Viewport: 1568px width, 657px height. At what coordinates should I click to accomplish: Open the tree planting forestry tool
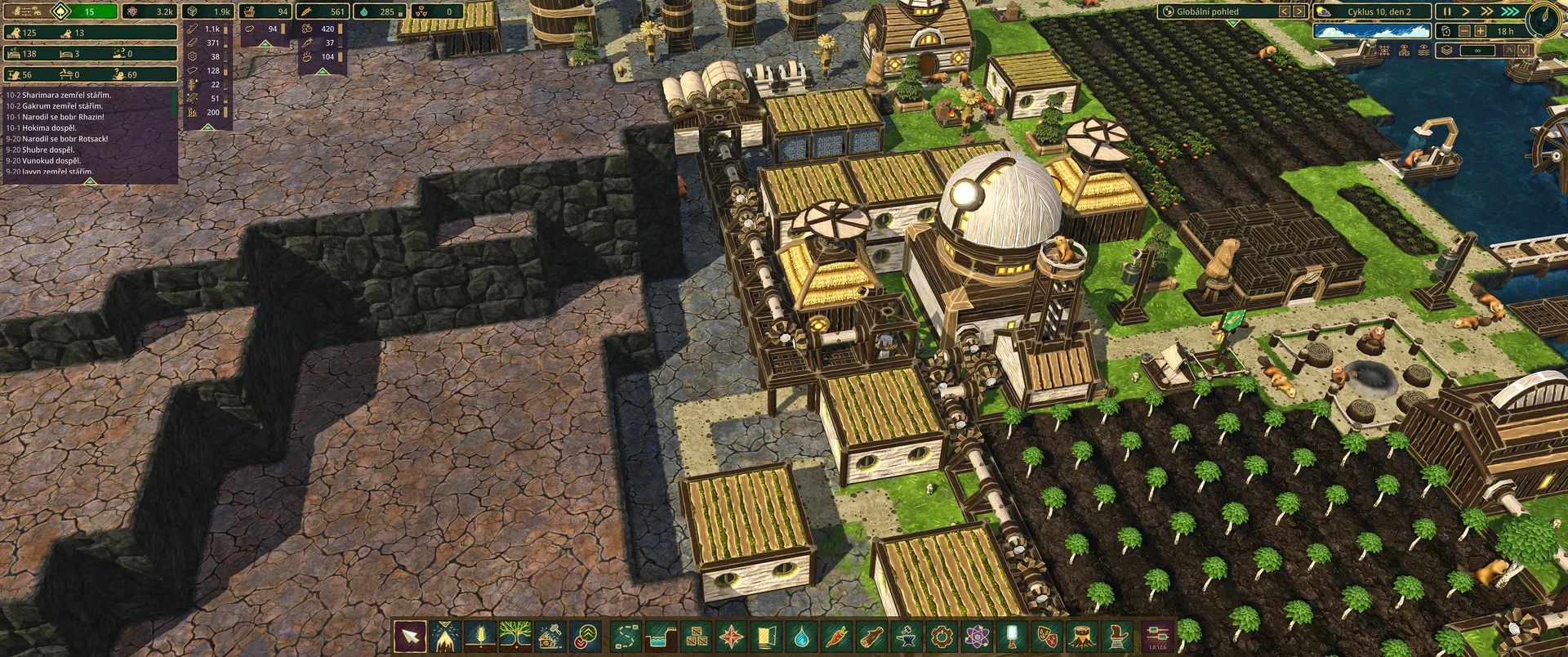[x=515, y=636]
